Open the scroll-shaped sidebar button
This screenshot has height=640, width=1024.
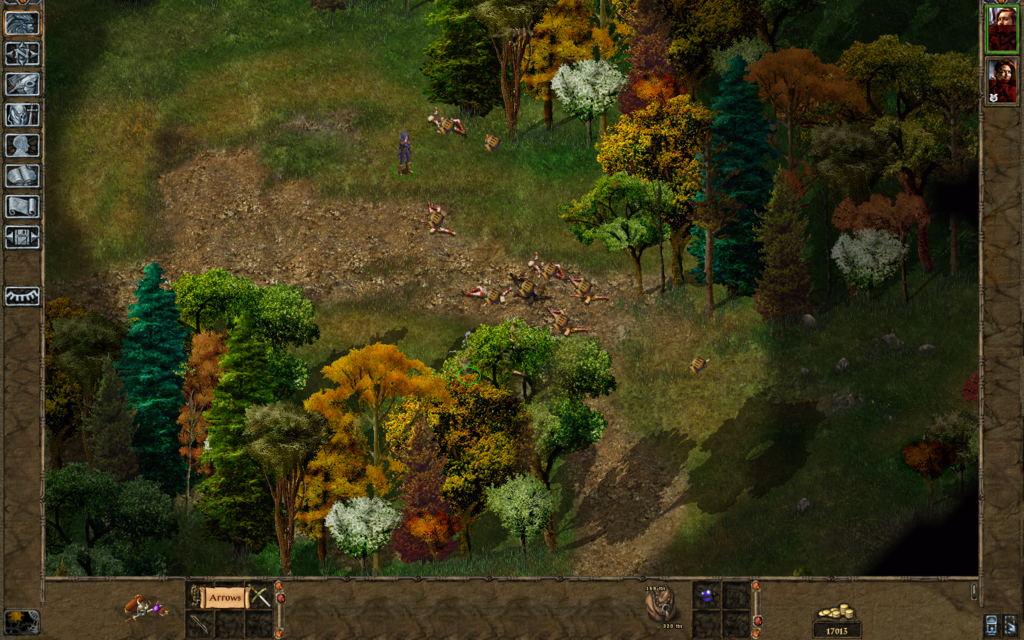point(22,206)
